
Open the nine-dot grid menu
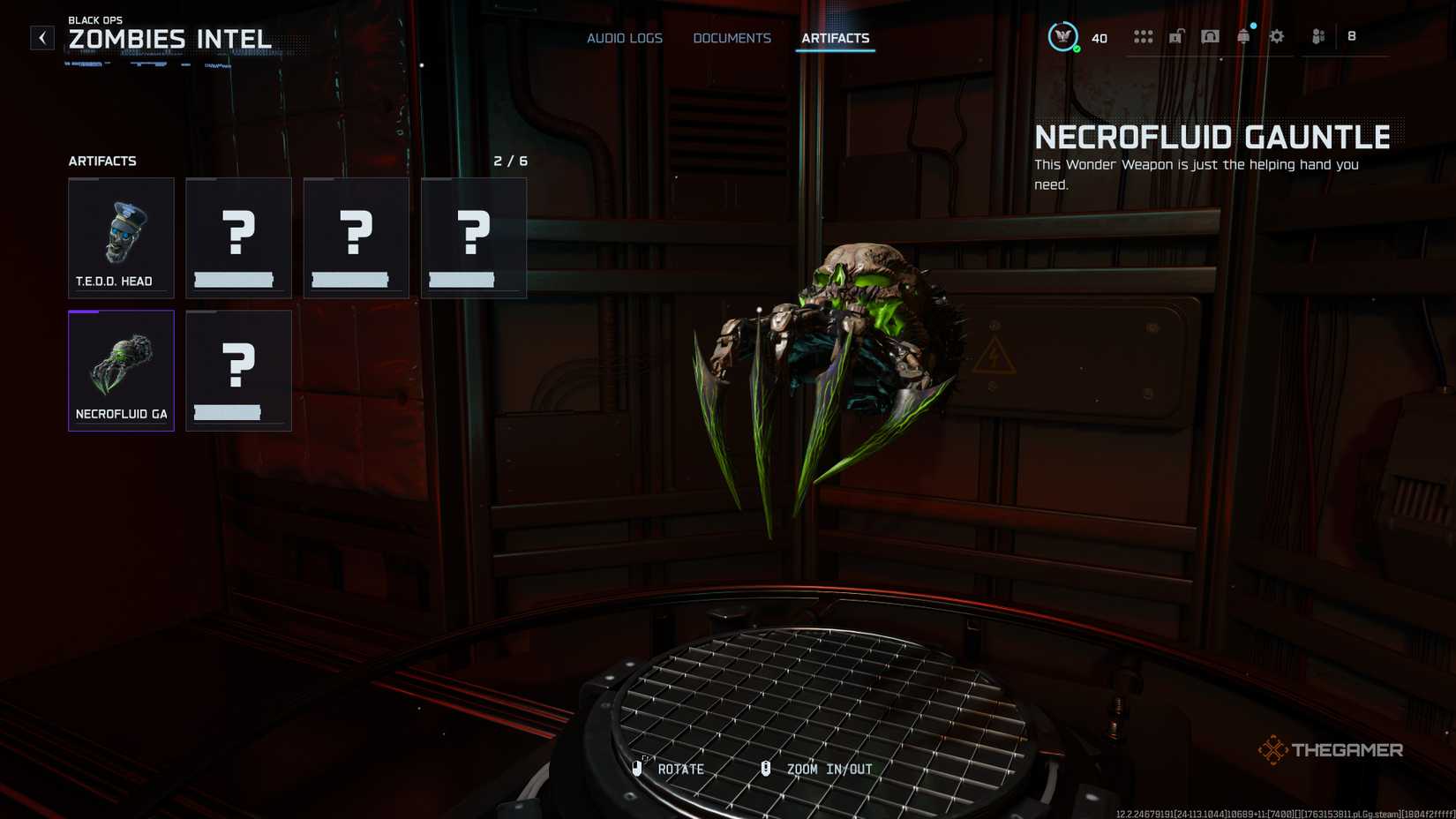(x=1143, y=37)
